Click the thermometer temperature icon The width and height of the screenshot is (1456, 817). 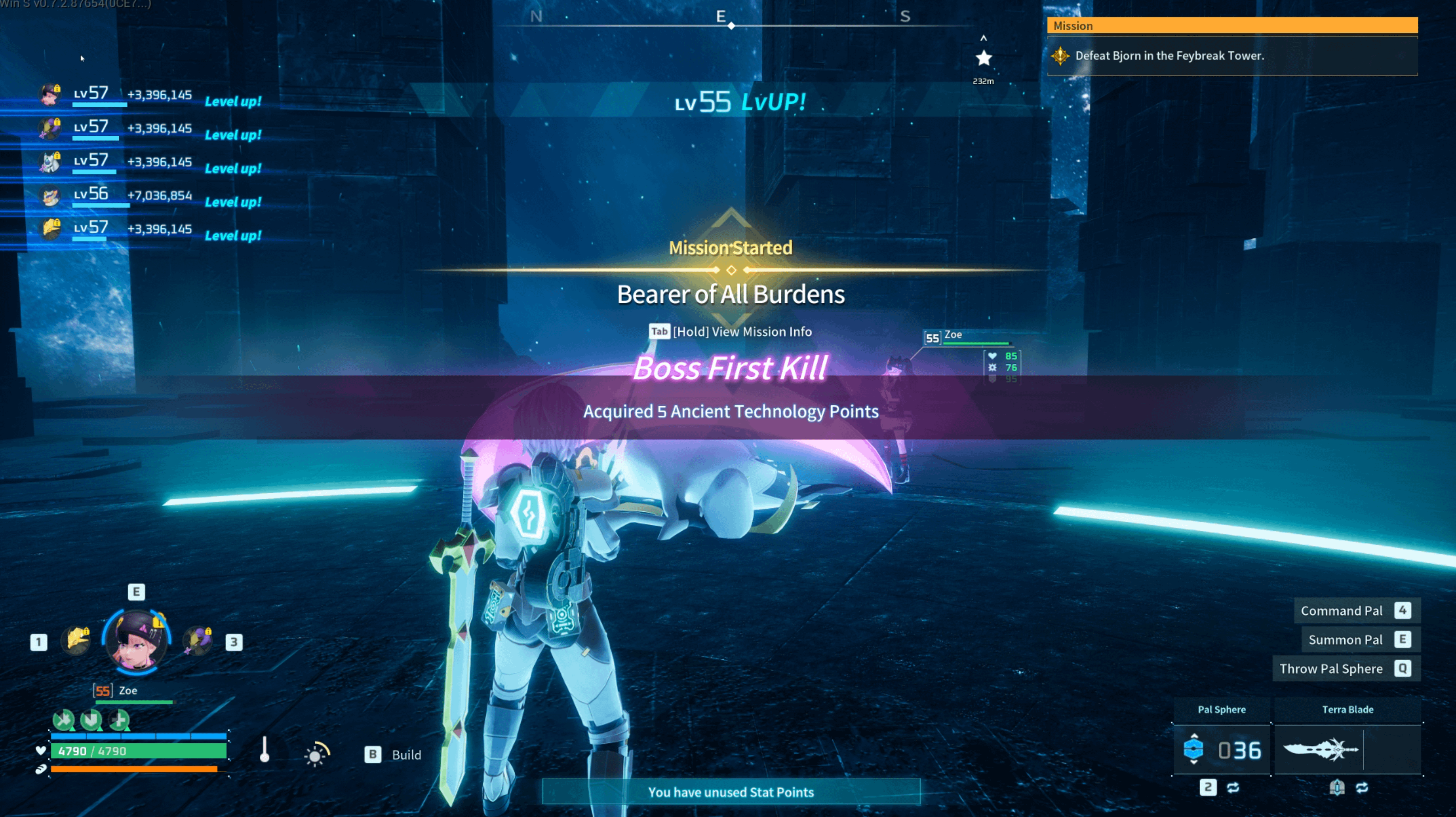coord(265,751)
